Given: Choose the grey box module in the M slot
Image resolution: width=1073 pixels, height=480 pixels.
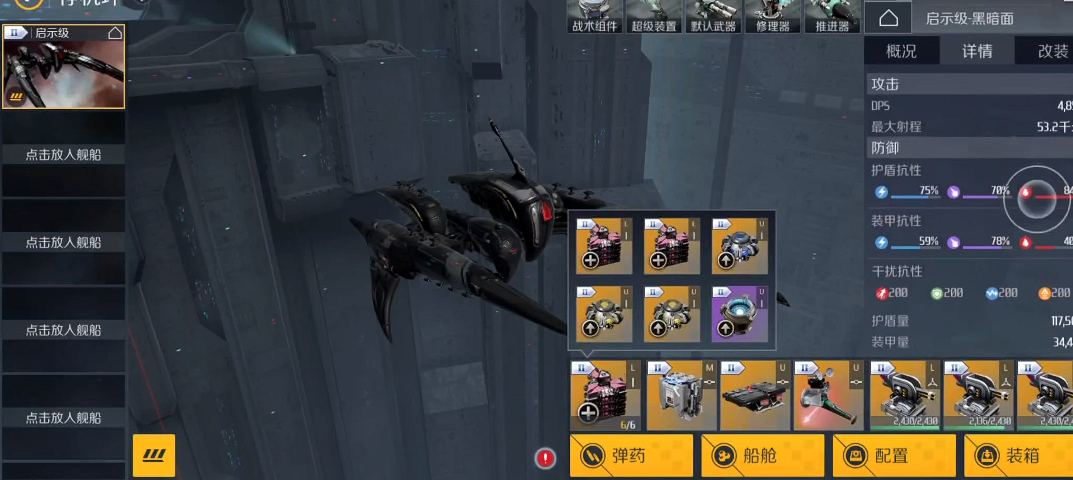Looking at the screenshot, I should click(x=680, y=396).
